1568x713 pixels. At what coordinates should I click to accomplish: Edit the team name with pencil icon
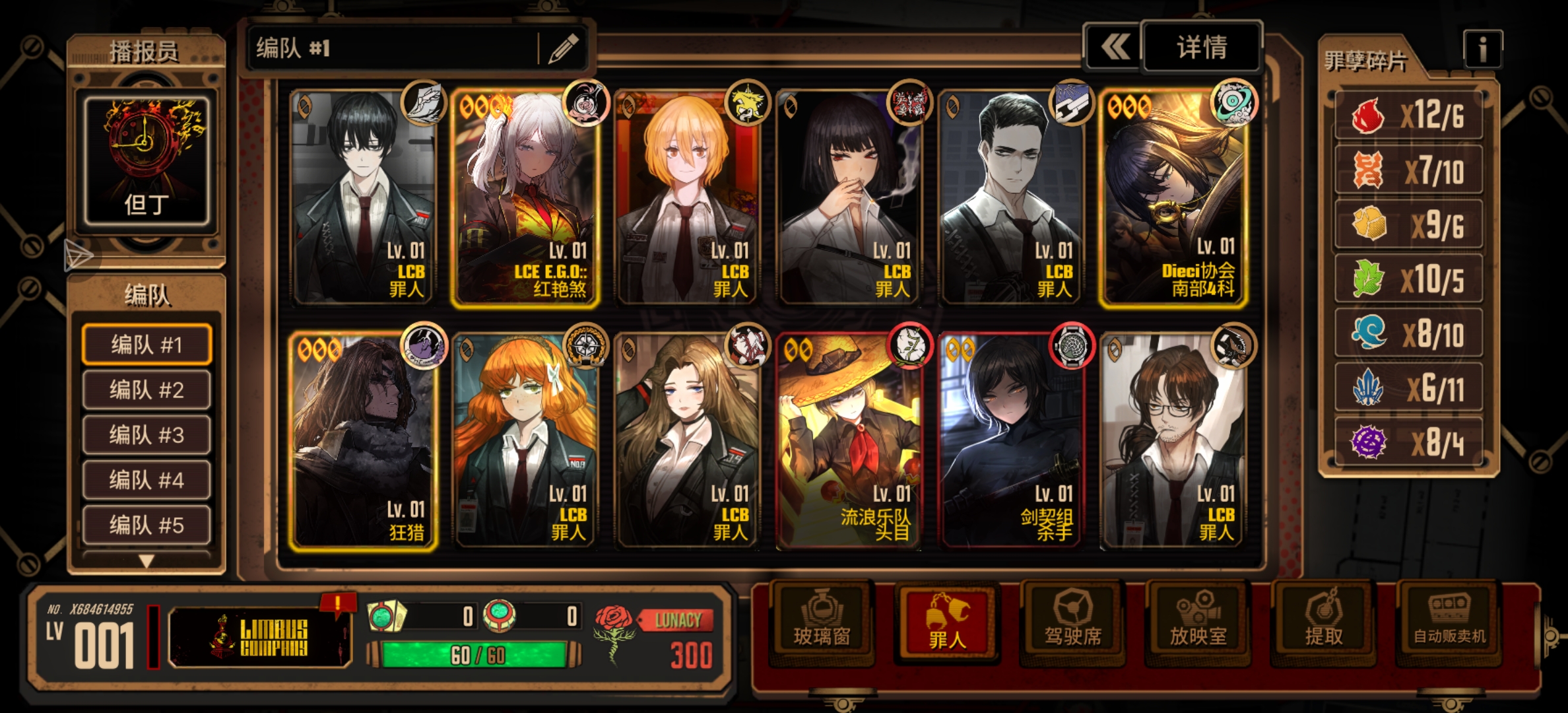tap(563, 48)
